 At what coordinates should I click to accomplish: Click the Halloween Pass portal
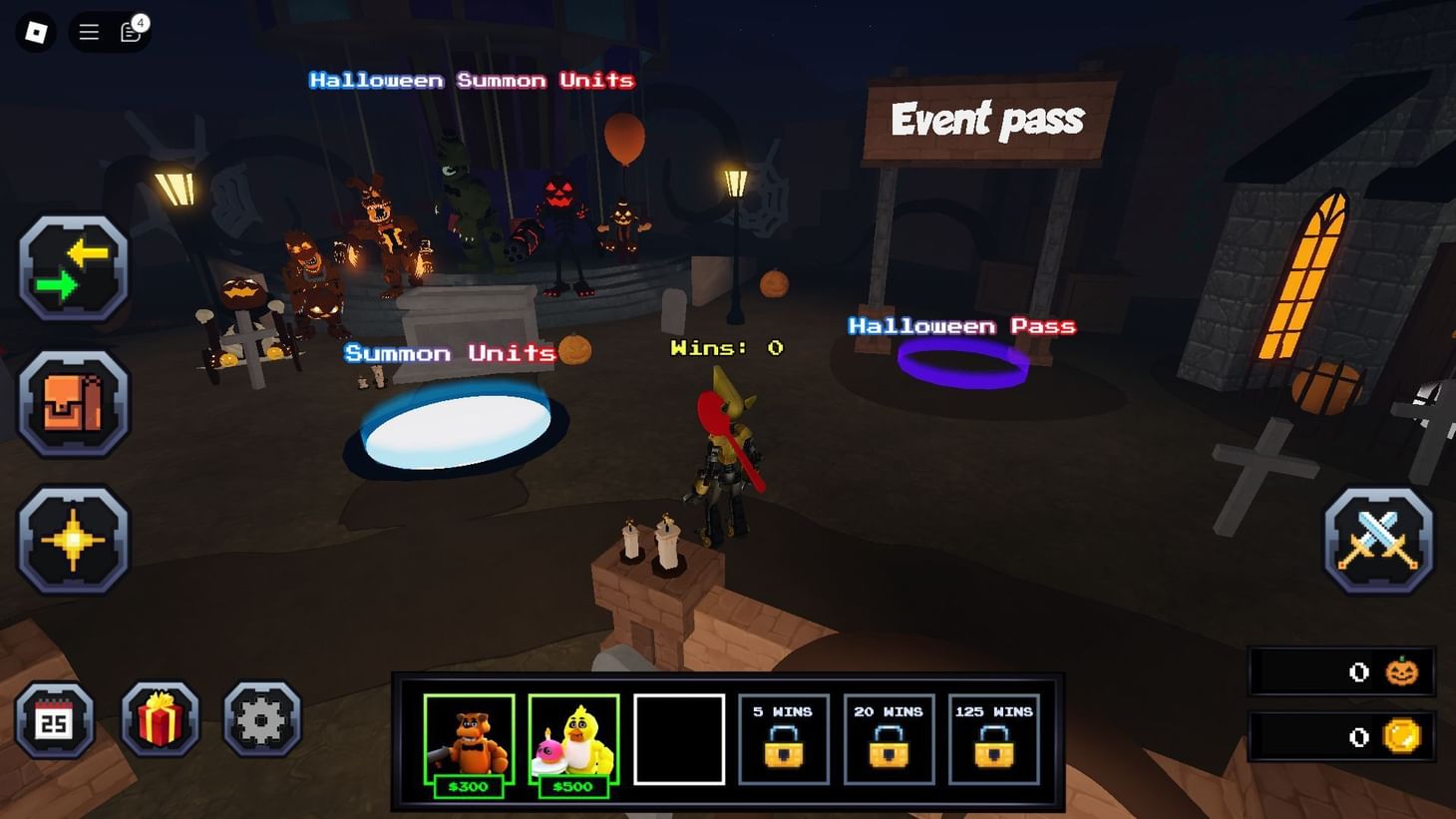(x=962, y=361)
